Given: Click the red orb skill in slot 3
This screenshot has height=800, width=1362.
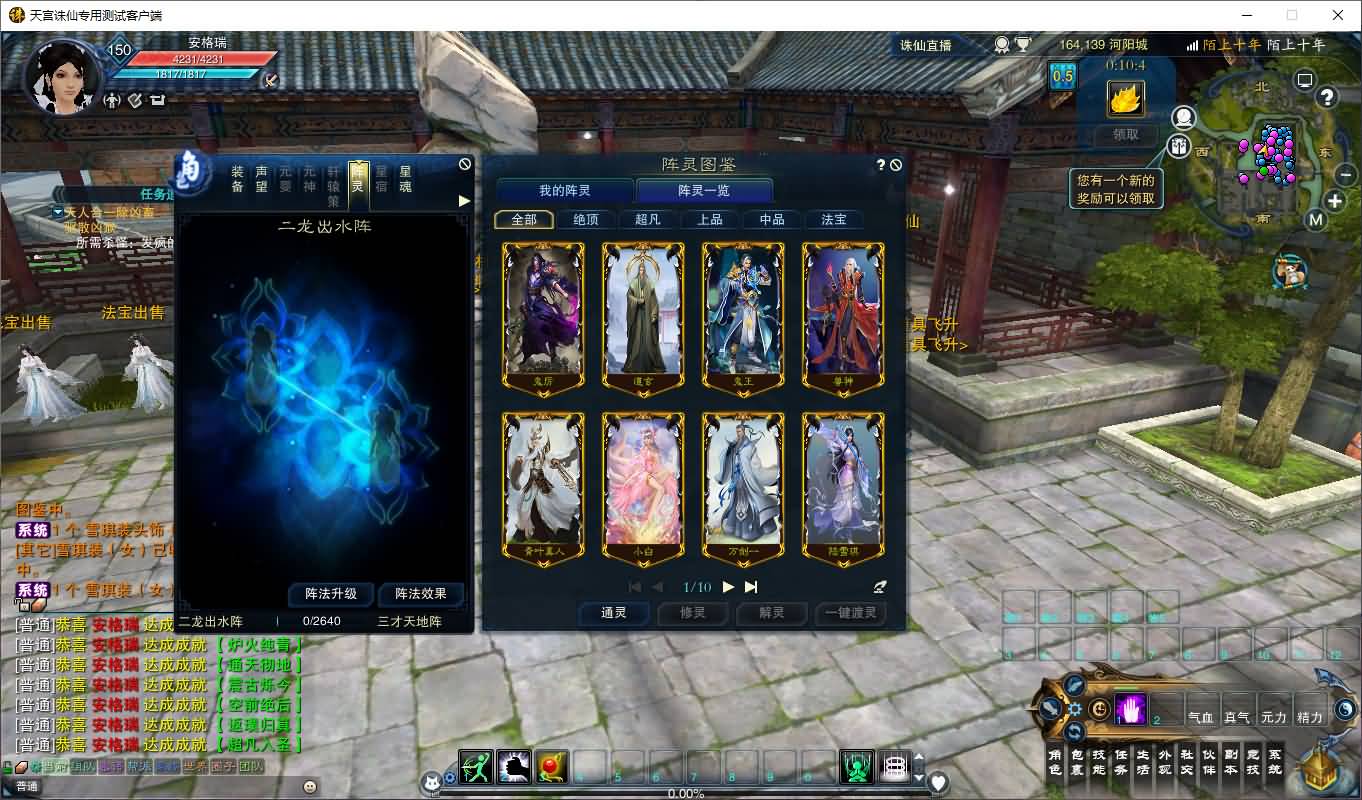Looking at the screenshot, I should pos(552,766).
